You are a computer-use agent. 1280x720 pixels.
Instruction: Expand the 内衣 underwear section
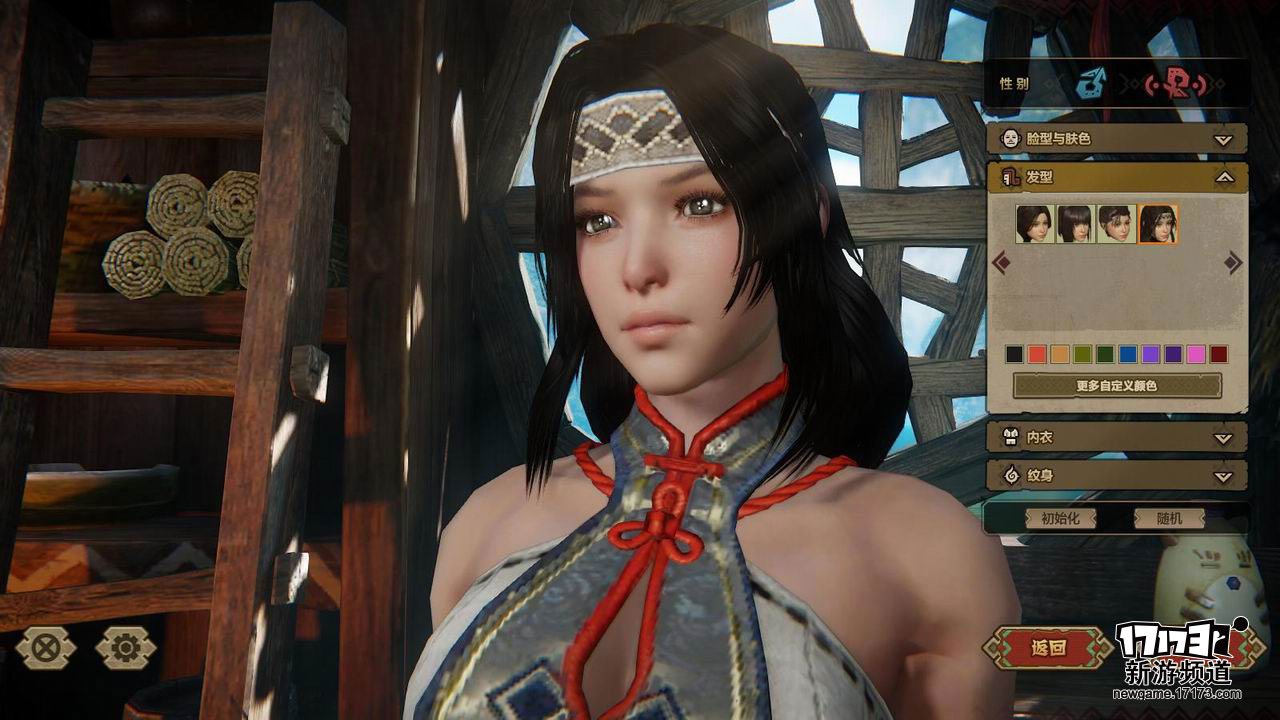(1116, 437)
